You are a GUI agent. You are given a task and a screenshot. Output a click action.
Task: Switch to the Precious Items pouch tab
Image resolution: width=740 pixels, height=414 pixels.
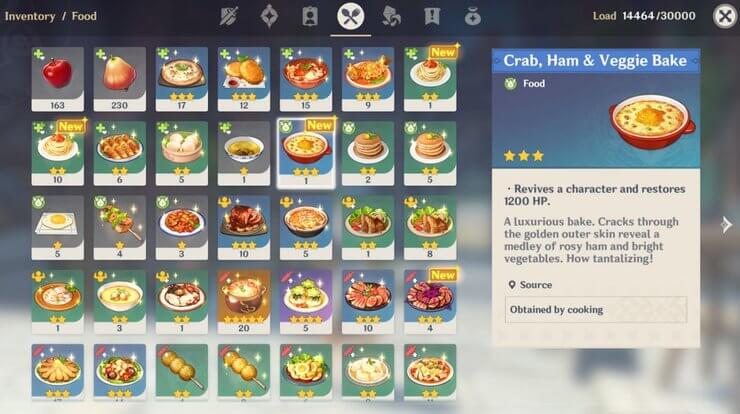pyautogui.click(x=472, y=16)
